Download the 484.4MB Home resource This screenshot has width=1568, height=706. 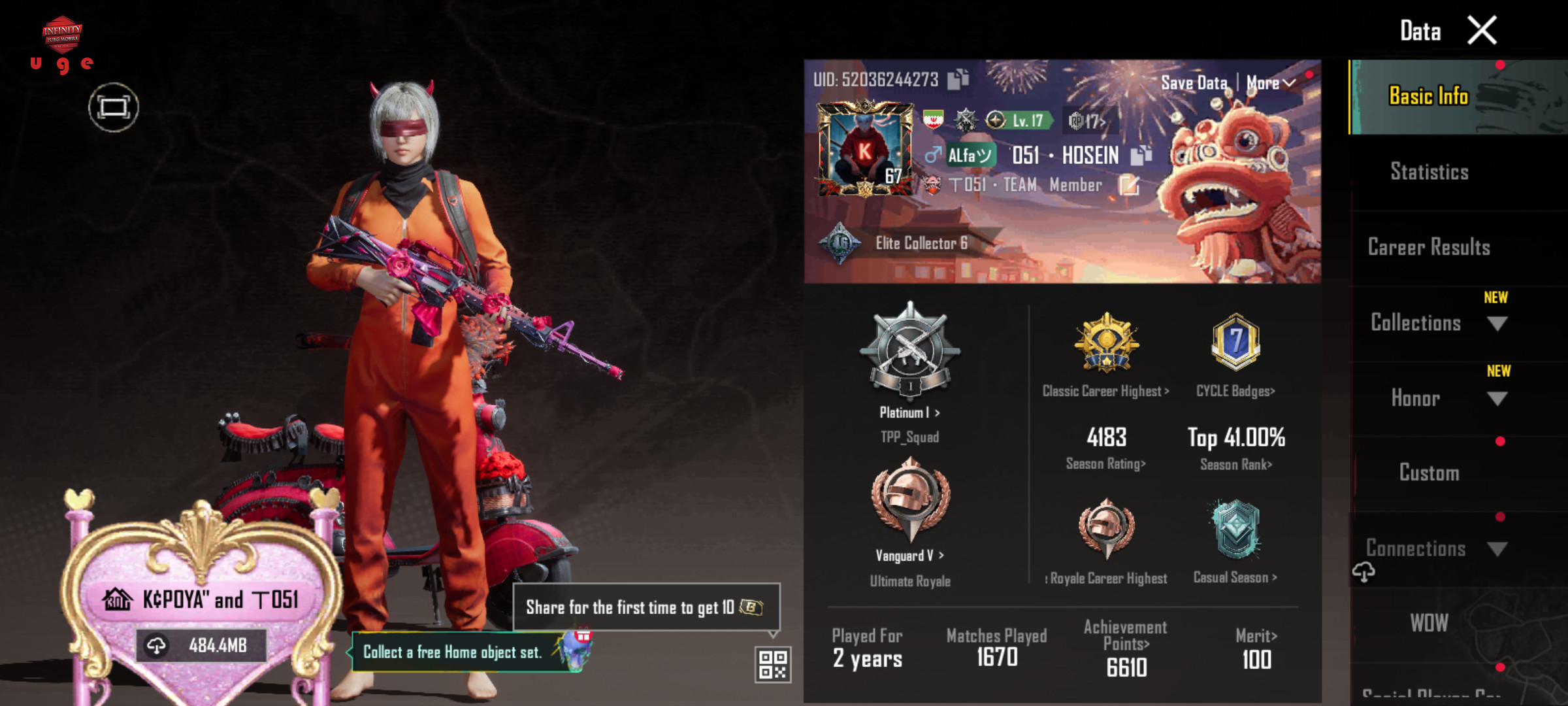tap(201, 646)
